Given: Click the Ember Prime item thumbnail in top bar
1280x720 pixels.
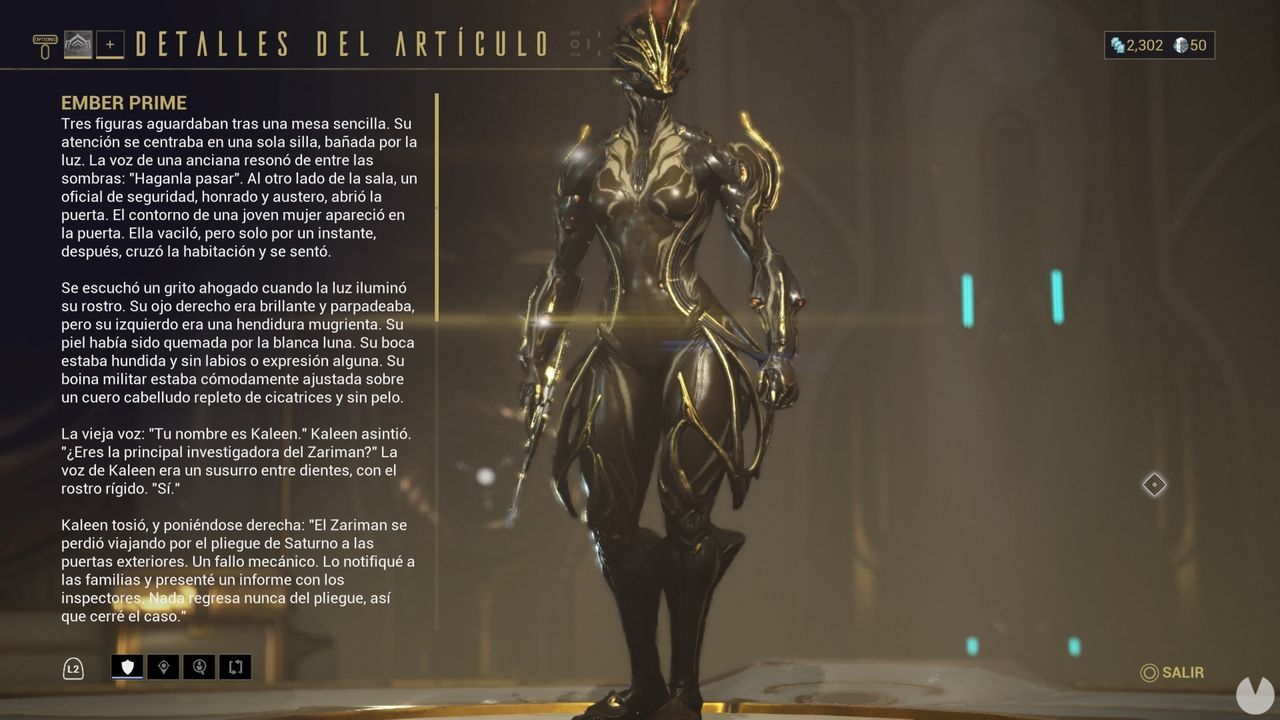Looking at the screenshot, I should [77, 44].
